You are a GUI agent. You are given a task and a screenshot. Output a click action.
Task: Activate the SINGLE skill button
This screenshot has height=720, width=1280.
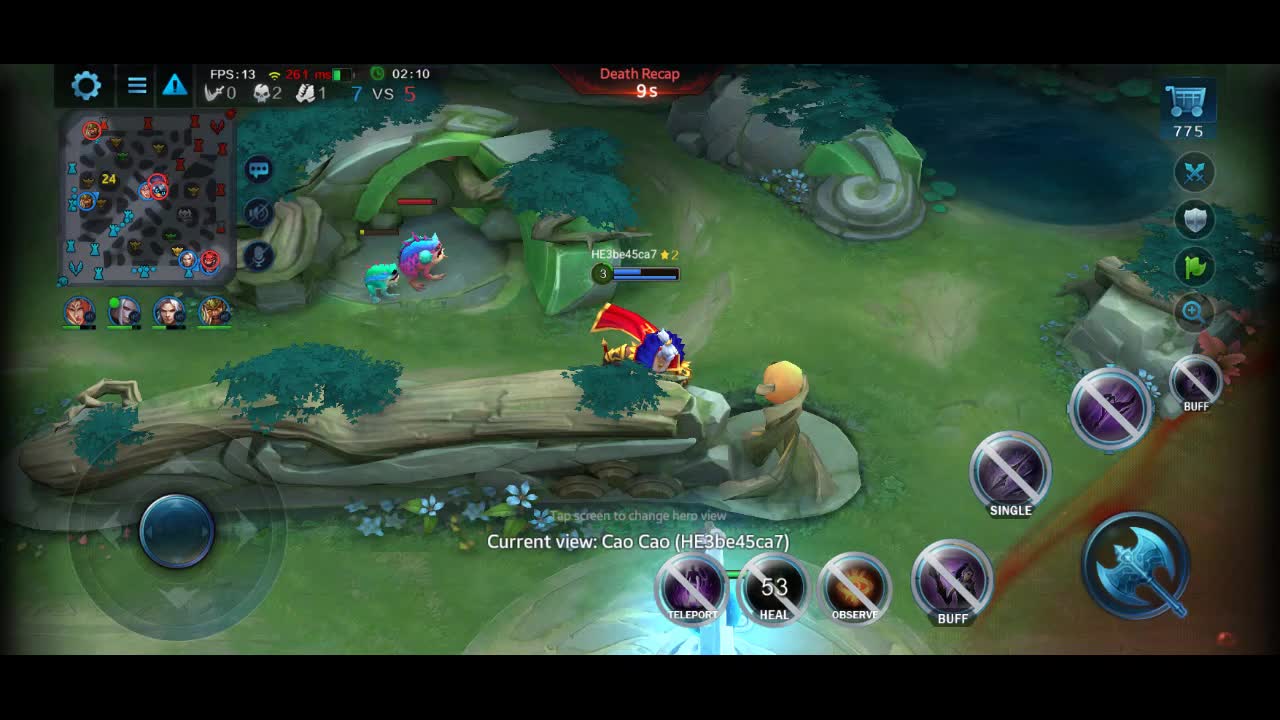pyautogui.click(x=1010, y=473)
